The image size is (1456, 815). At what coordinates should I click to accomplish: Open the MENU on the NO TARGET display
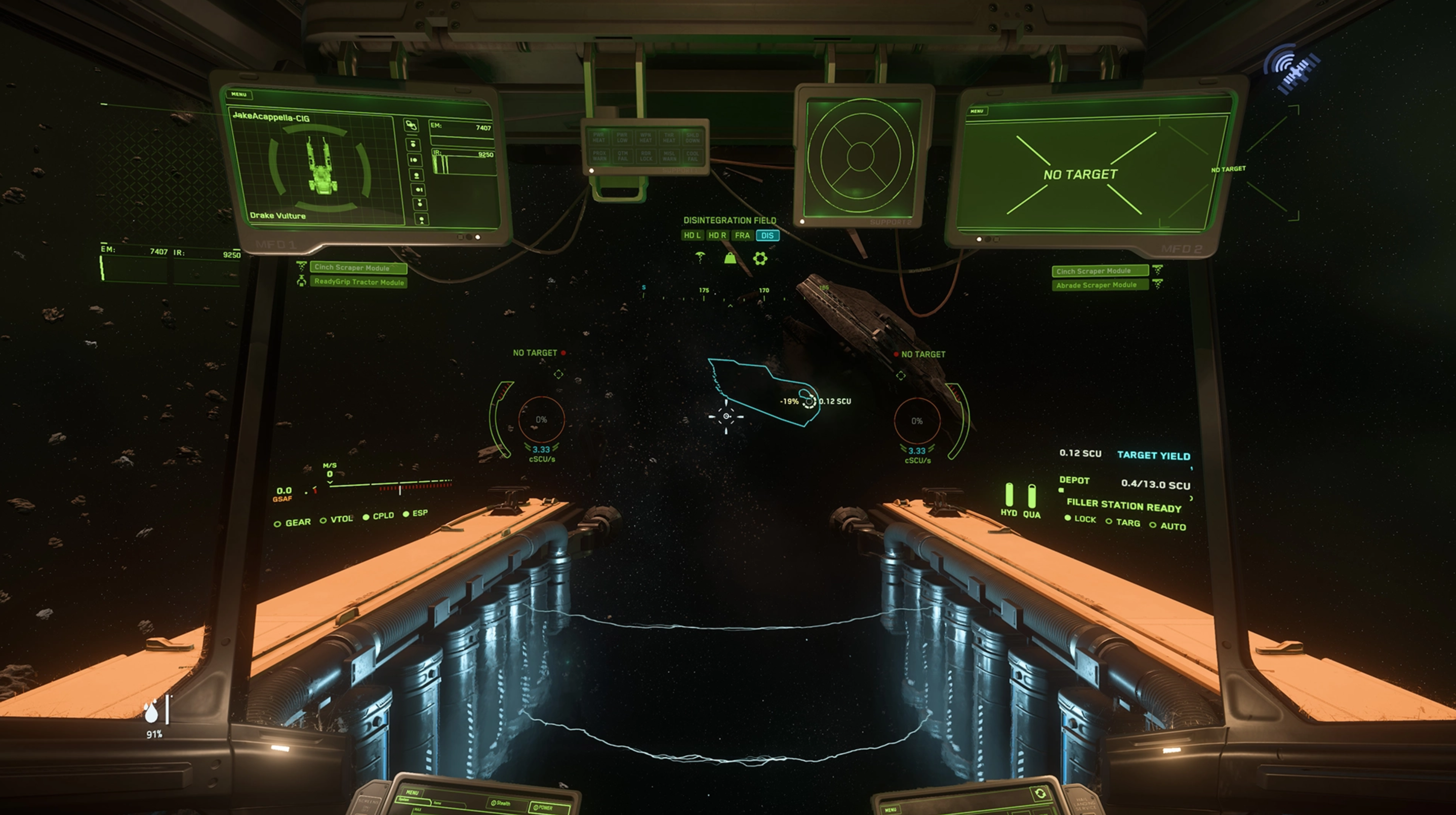click(x=977, y=111)
